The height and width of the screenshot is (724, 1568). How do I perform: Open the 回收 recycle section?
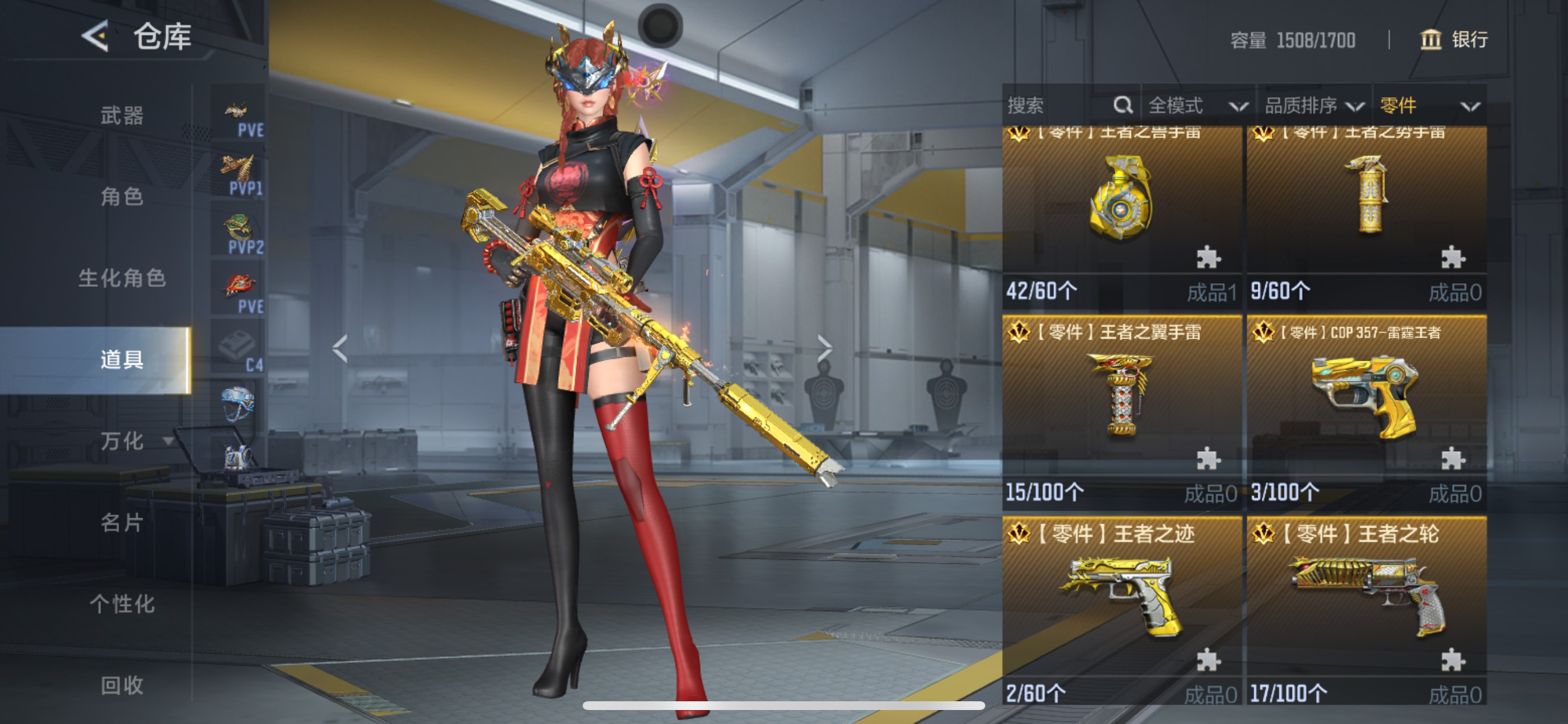click(122, 686)
